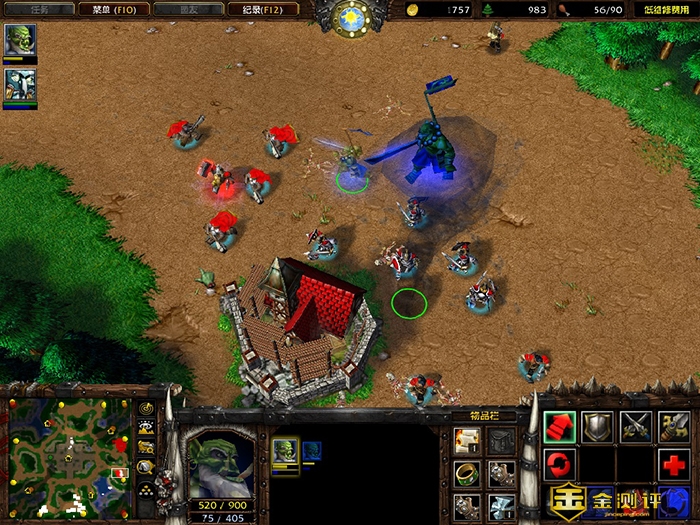Activate the Move command (red arrow)

(x=560, y=426)
